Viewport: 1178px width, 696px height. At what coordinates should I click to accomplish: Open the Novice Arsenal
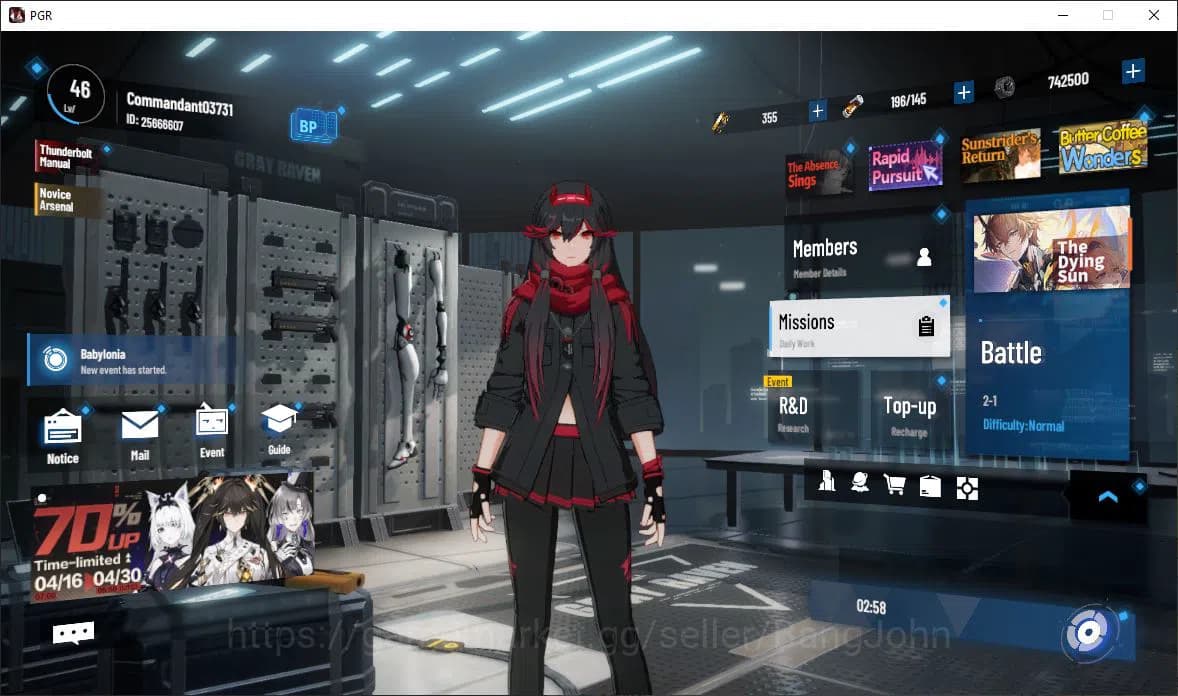click(66, 200)
